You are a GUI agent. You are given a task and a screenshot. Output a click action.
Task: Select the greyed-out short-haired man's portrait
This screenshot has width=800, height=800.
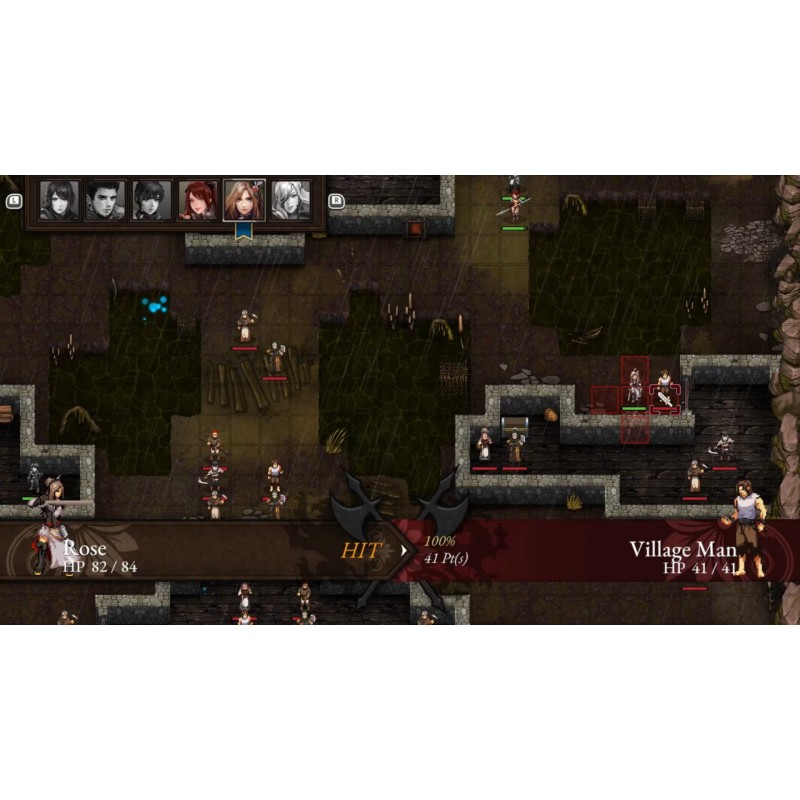pyautogui.click(x=105, y=200)
